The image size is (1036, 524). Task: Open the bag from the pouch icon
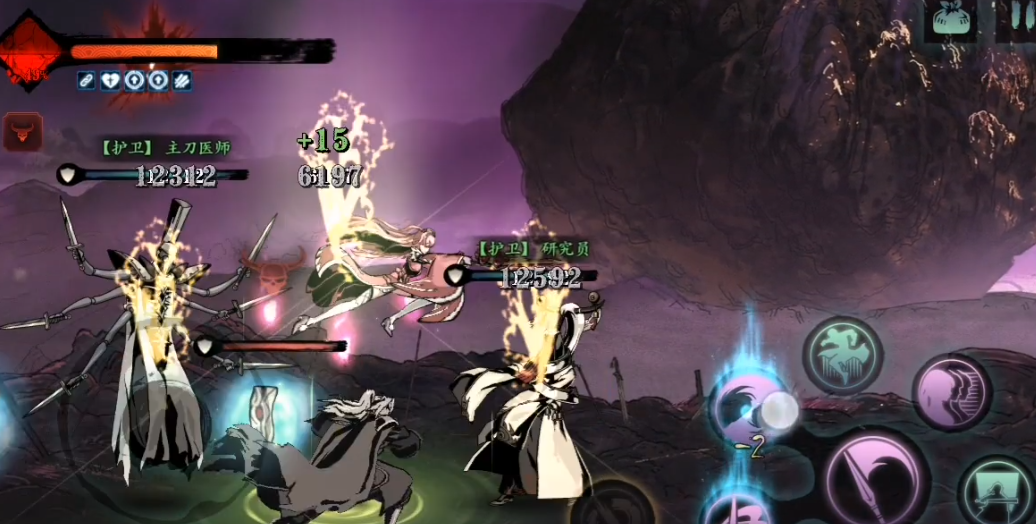[949, 21]
